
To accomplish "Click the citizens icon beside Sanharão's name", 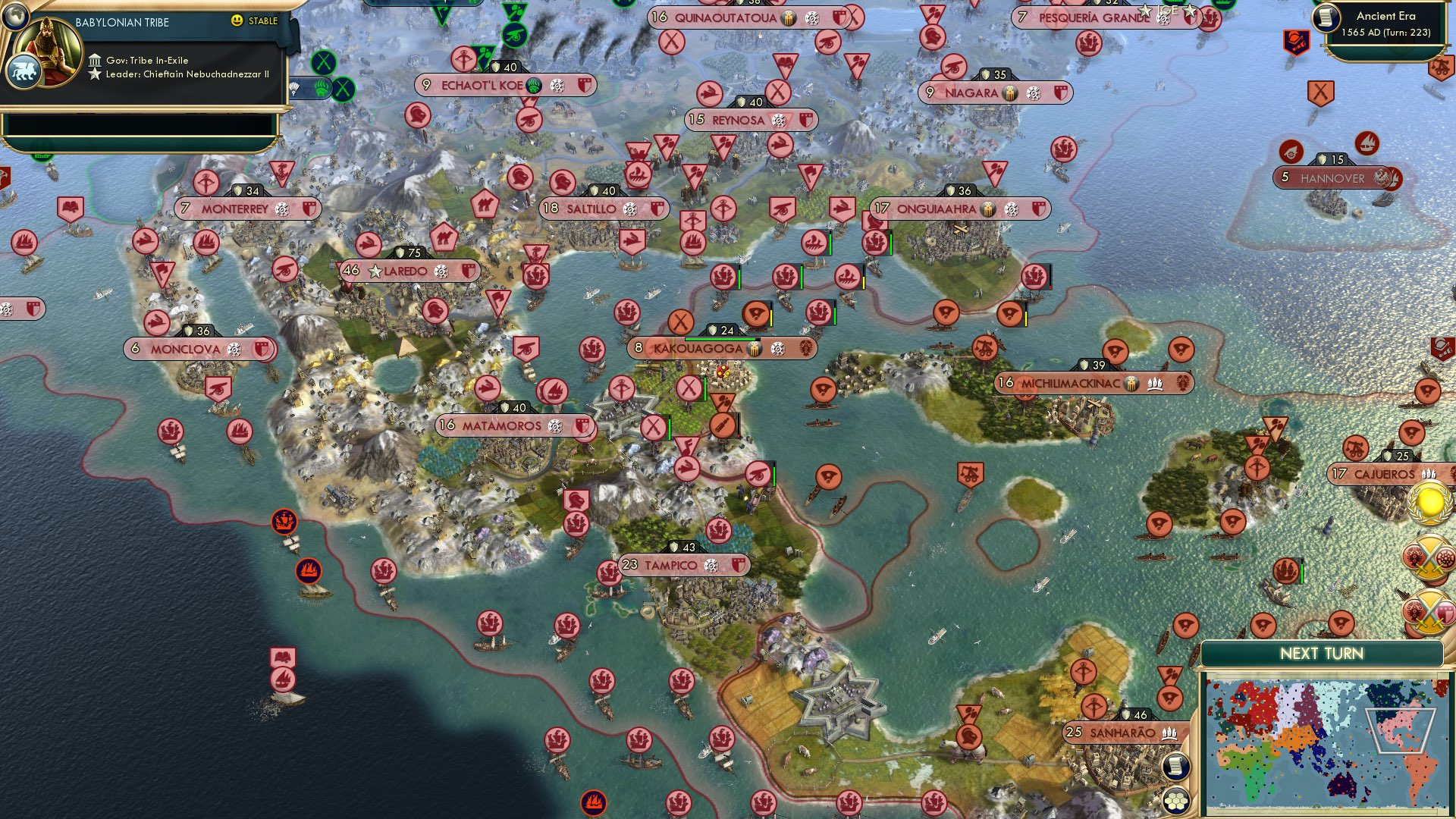I will [x=1172, y=733].
